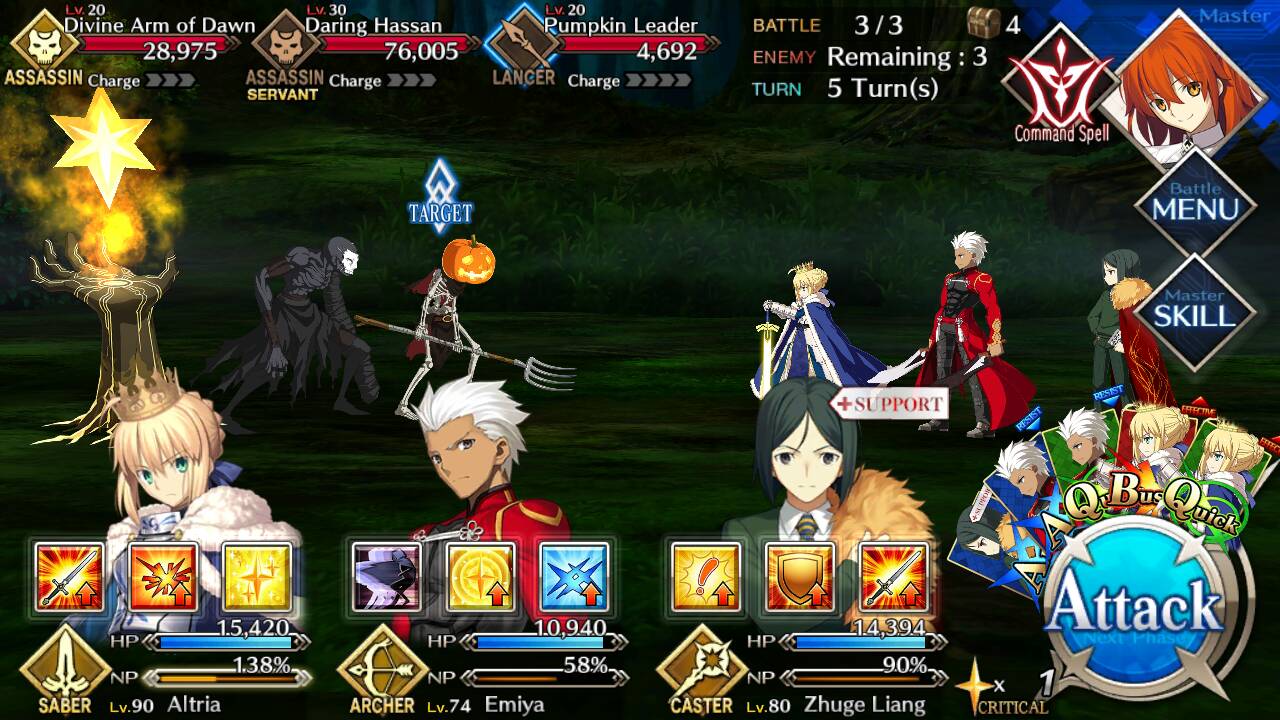
Task: Use Zhuge Liang's sword attack-up skill
Action: (x=894, y=577)
